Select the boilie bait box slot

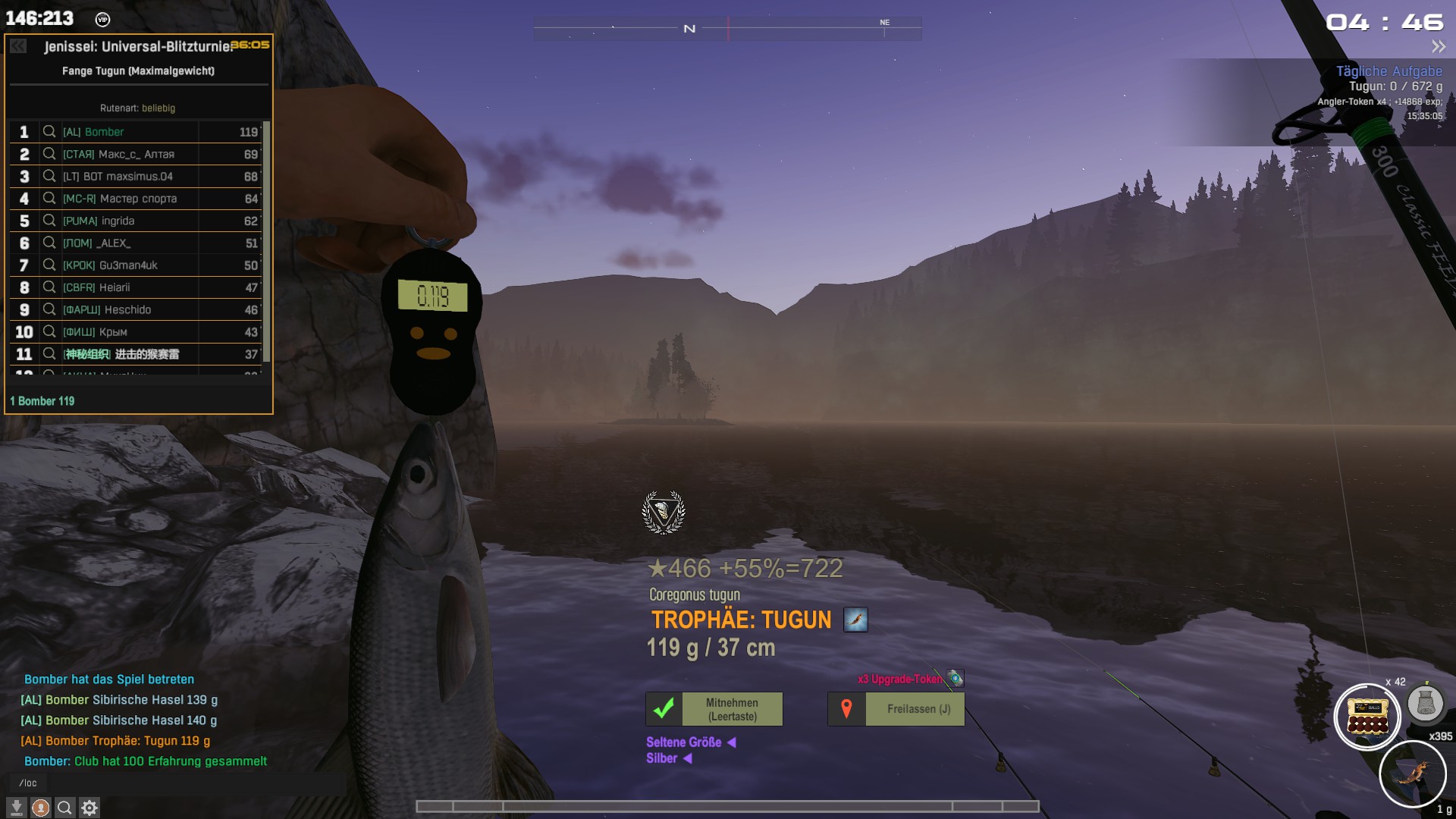(x=1367, y=717)
